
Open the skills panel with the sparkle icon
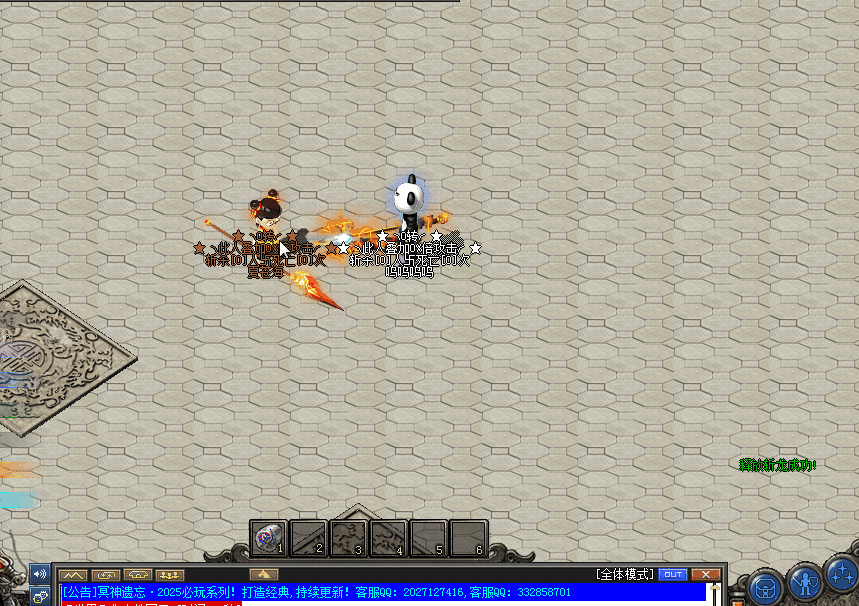pos(842,575)
